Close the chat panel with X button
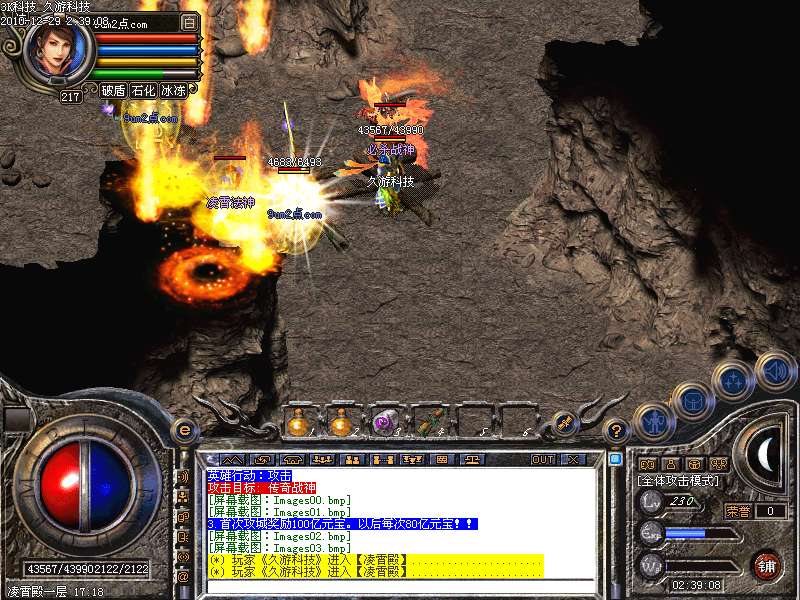The image size is (800, 600). click(x=574, y=459)
